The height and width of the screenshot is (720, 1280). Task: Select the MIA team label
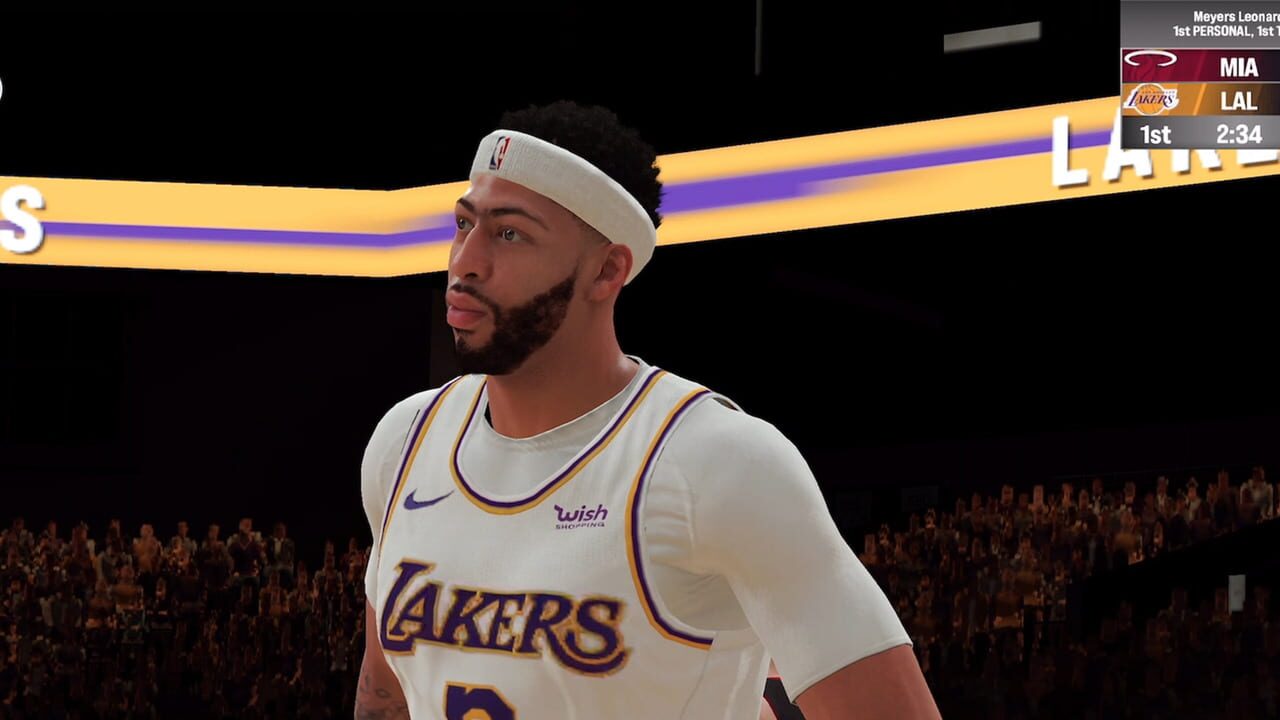tap(1239, 66)
